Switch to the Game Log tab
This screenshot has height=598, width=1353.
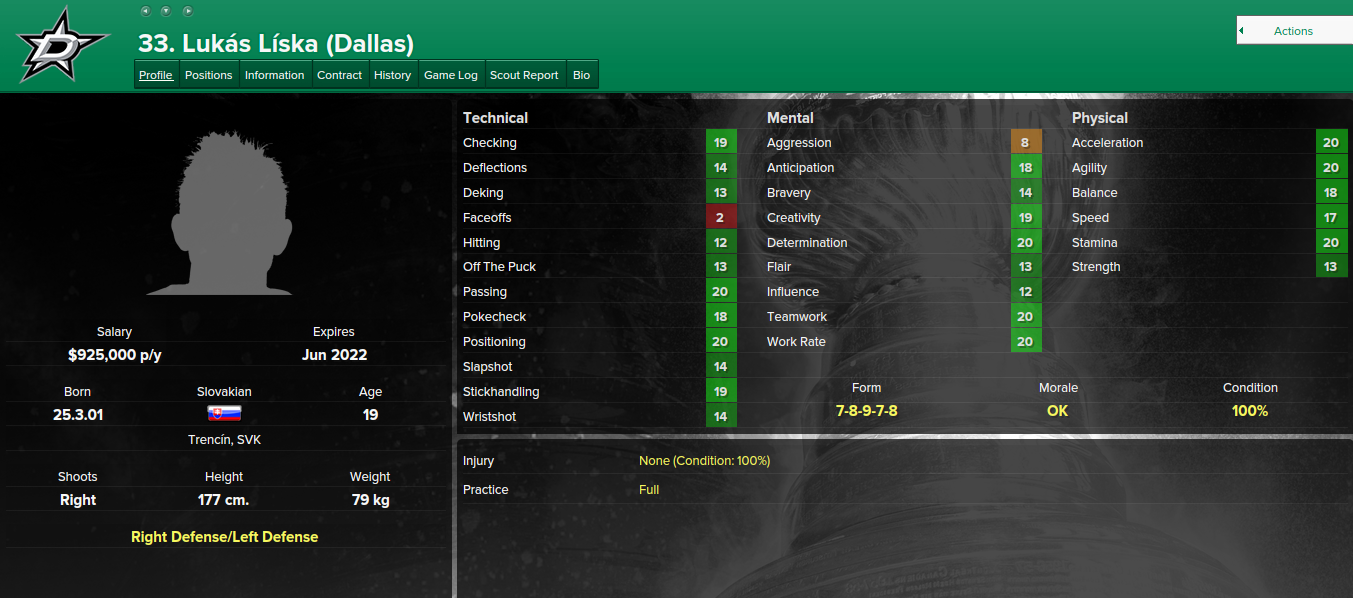click(x=451, y=75)
